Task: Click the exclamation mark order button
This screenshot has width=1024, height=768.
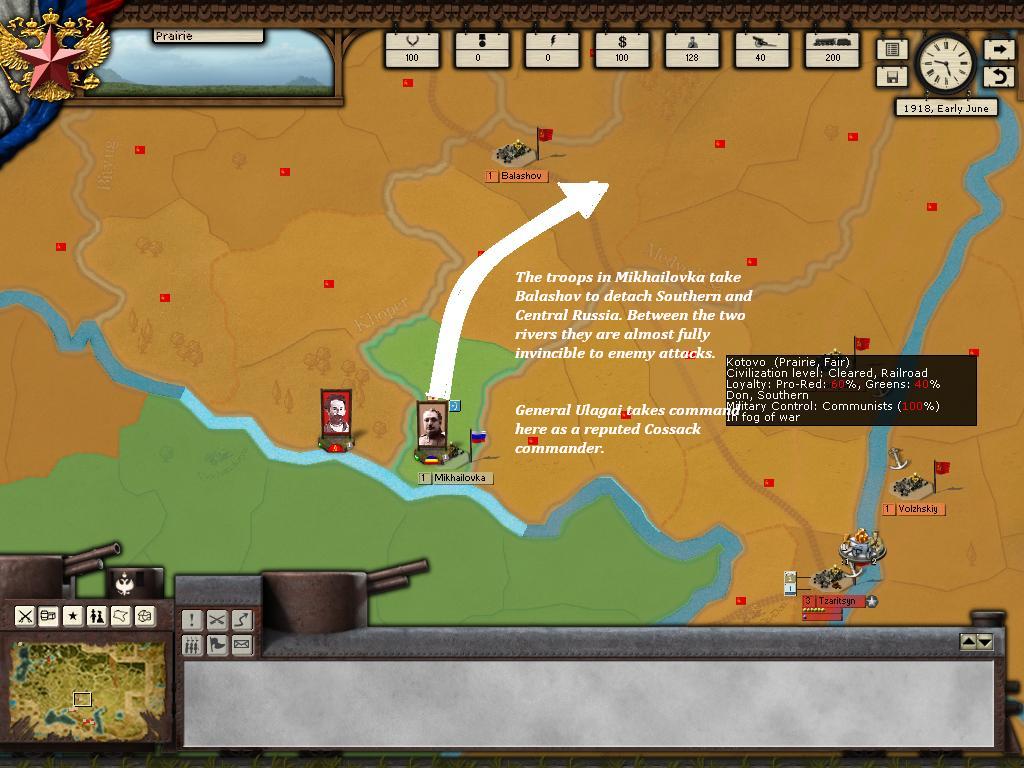Action: click(x=192, y=620)
